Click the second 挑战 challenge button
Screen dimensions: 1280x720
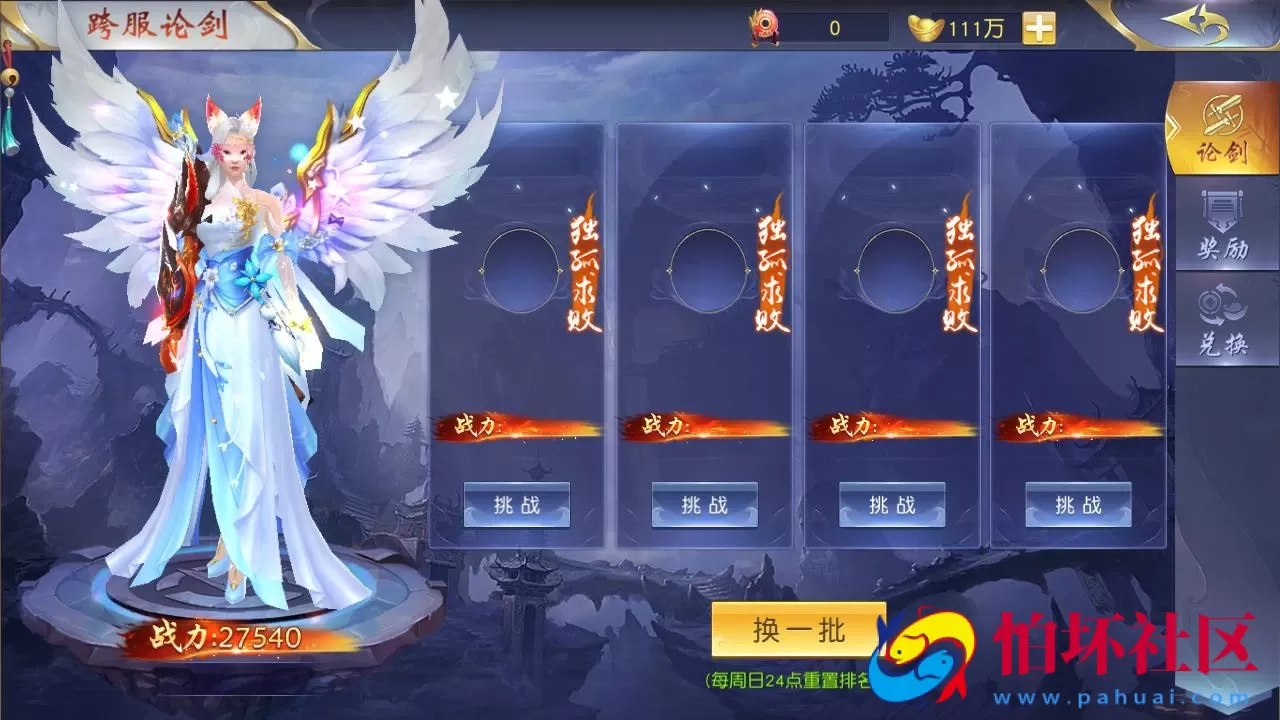coord(703,506)
